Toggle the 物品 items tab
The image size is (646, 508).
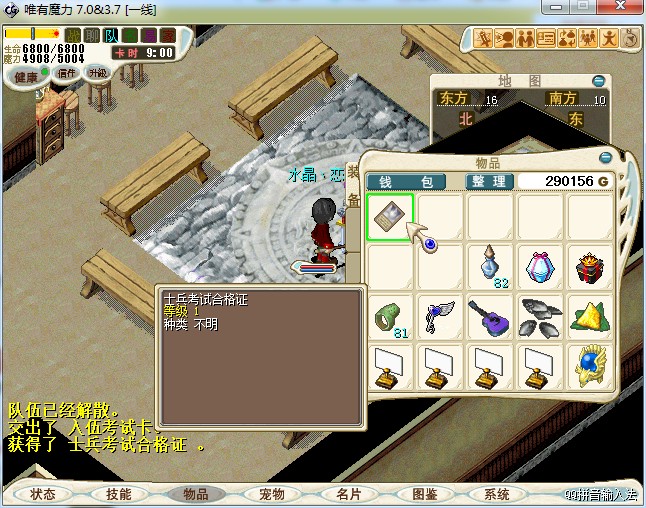pos(194,494)
